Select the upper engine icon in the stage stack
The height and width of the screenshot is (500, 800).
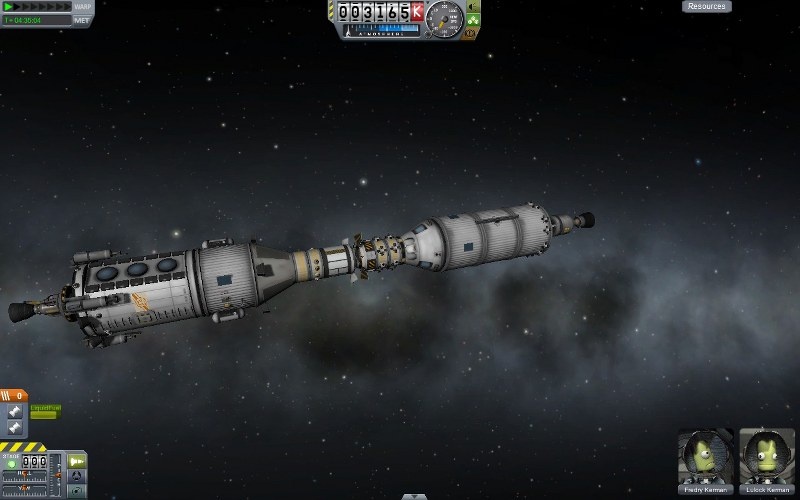[14, 412]
